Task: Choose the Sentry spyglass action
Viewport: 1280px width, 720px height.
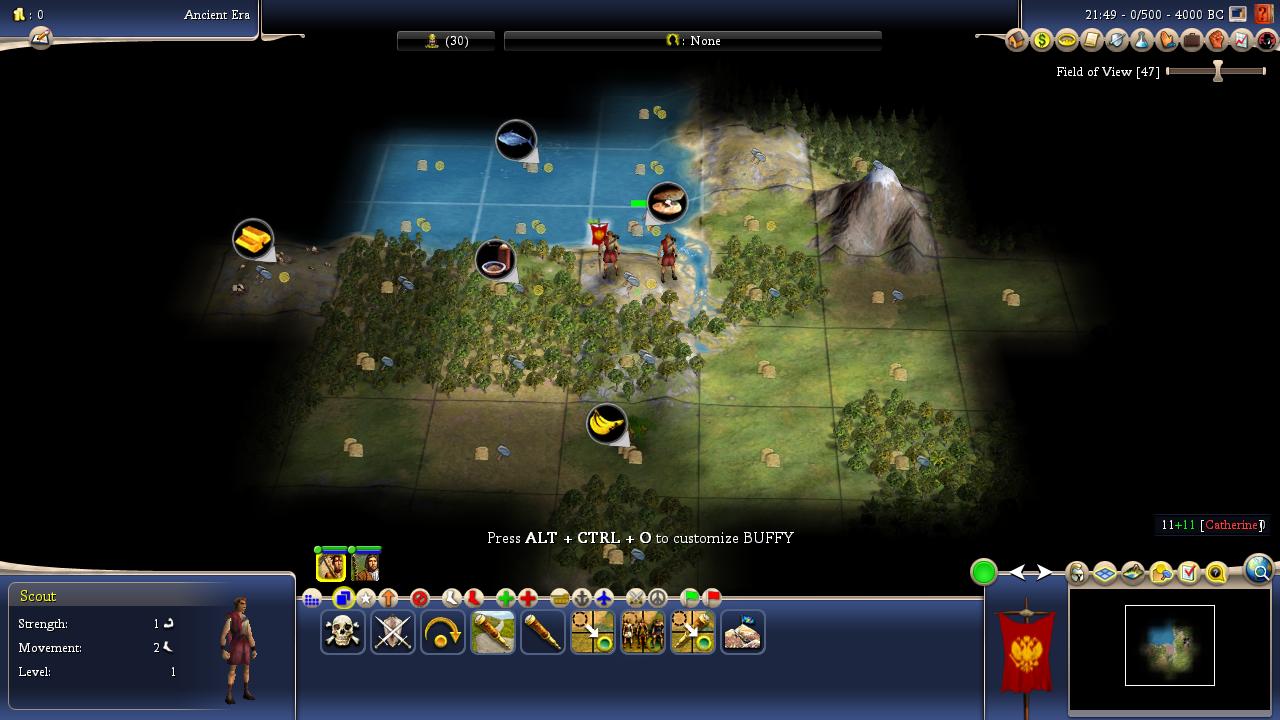Action: (543, 632)
